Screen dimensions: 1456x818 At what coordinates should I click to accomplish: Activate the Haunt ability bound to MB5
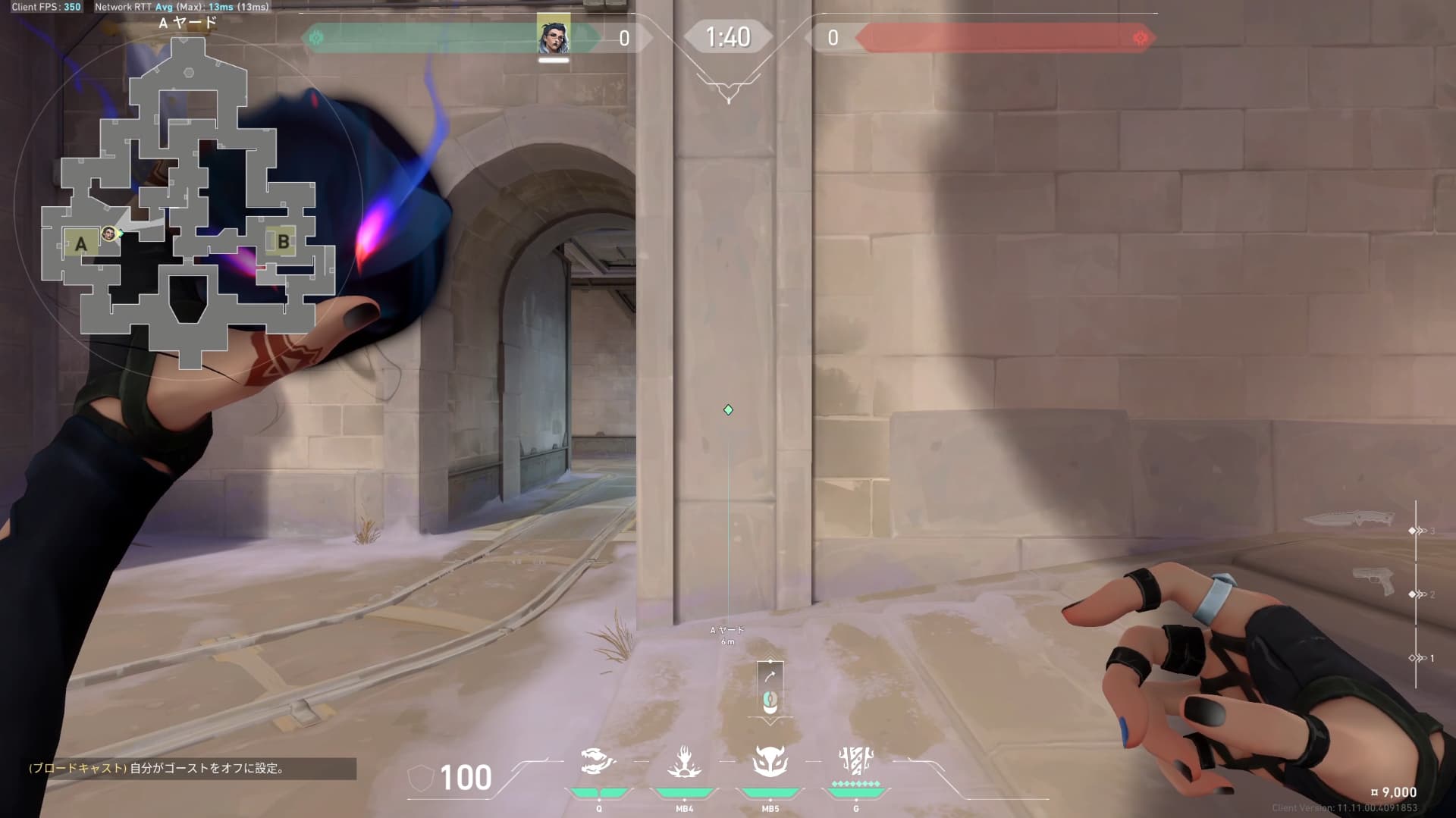770,763
